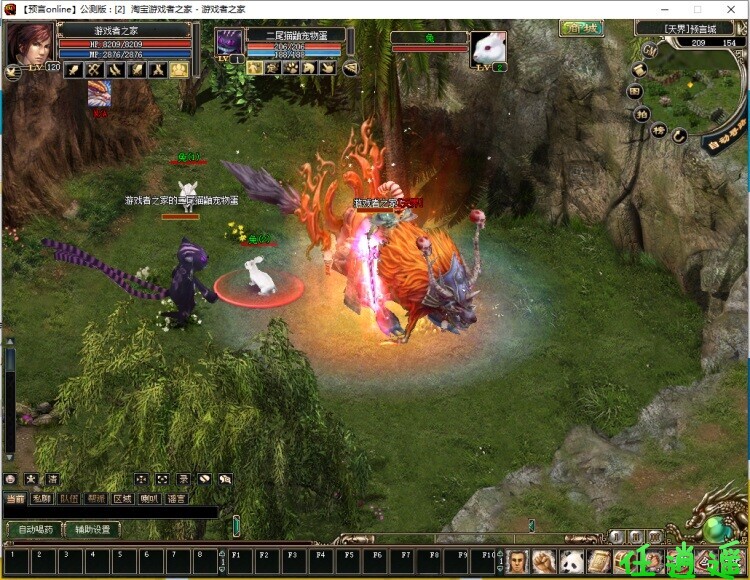Open the 自动喝药 auto-potion settings
This screenshot has width=750, height=580.
coord(33,529)
